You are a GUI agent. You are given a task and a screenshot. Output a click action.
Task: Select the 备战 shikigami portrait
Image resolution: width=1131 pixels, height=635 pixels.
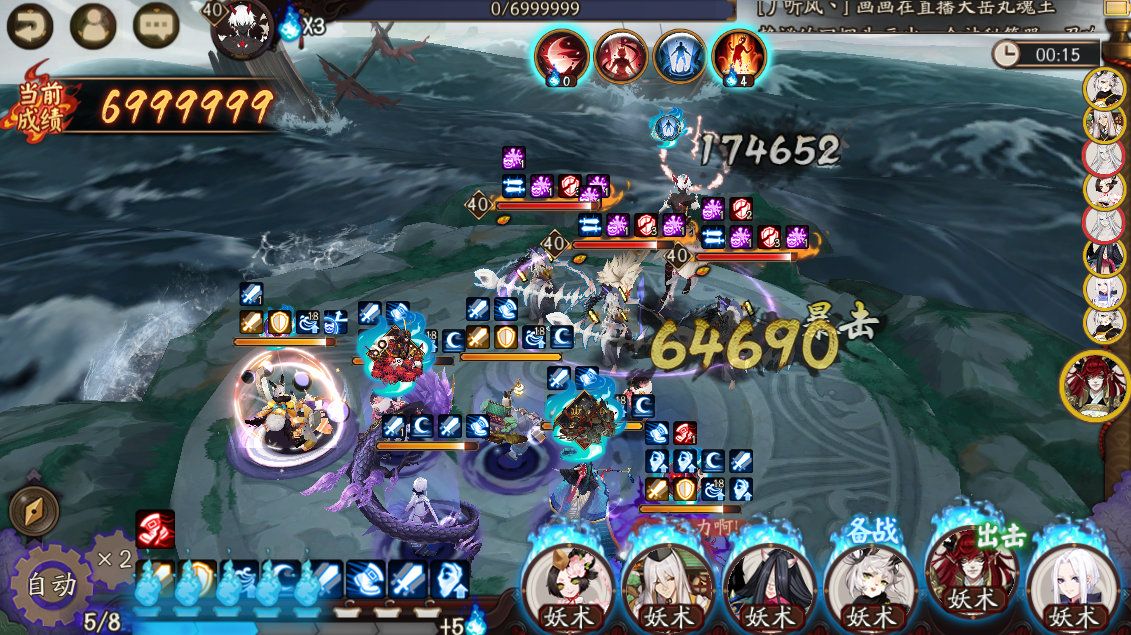pos(869,580)
